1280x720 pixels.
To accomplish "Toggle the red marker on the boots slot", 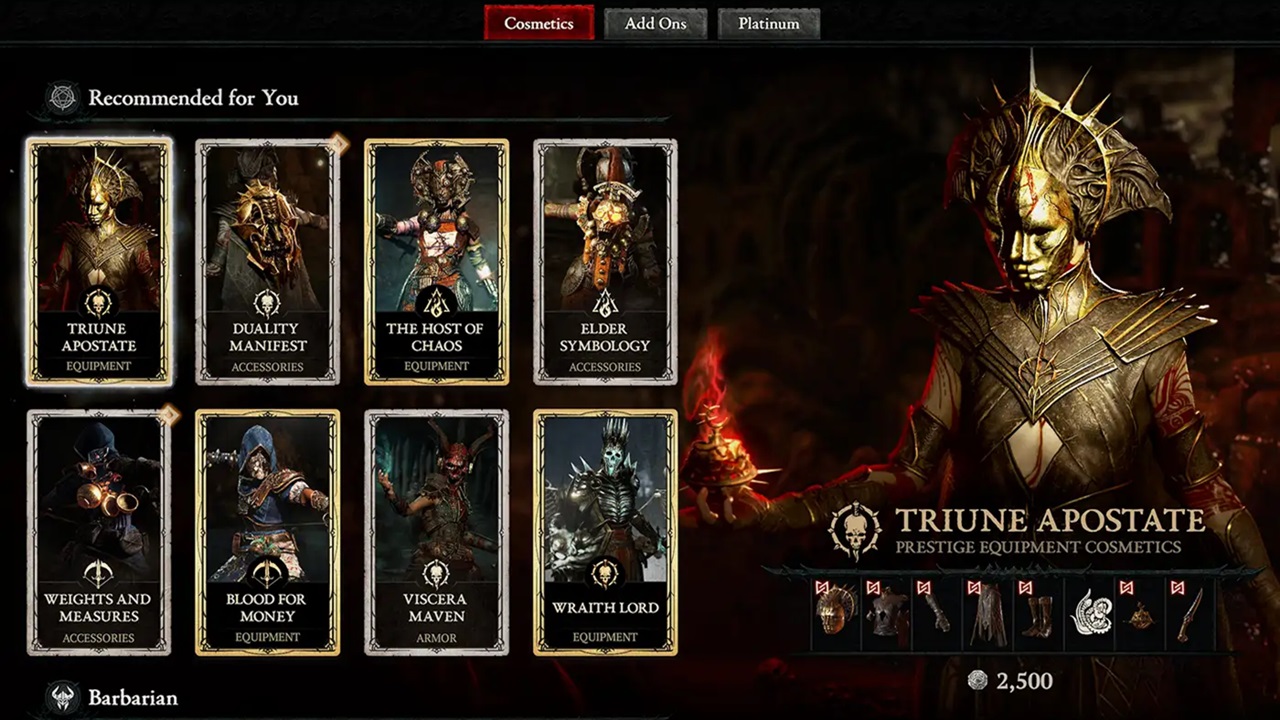I will [1026, 588].
